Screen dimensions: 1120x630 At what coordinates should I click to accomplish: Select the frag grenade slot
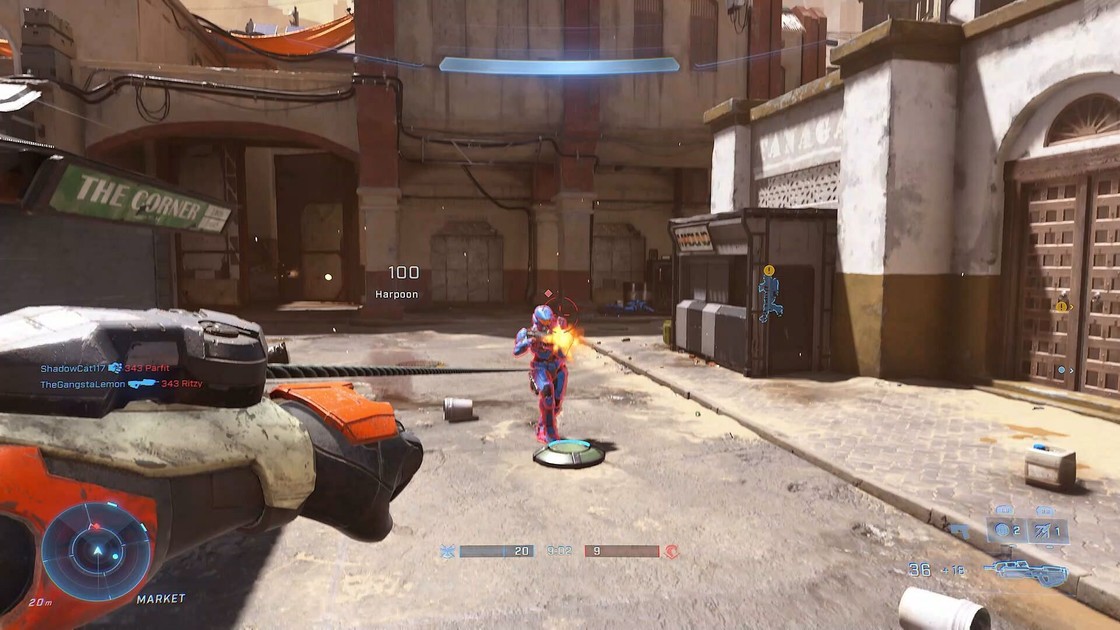tap(1004, 531)
